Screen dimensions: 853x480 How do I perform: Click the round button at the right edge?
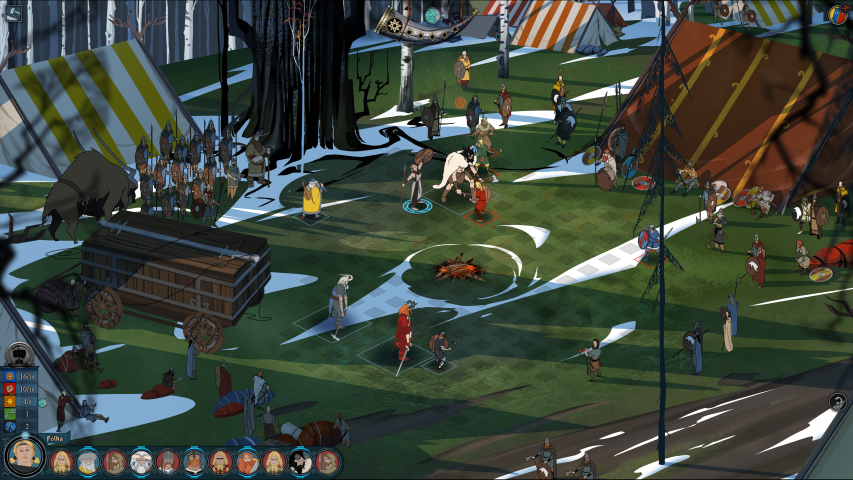[838, 402]
